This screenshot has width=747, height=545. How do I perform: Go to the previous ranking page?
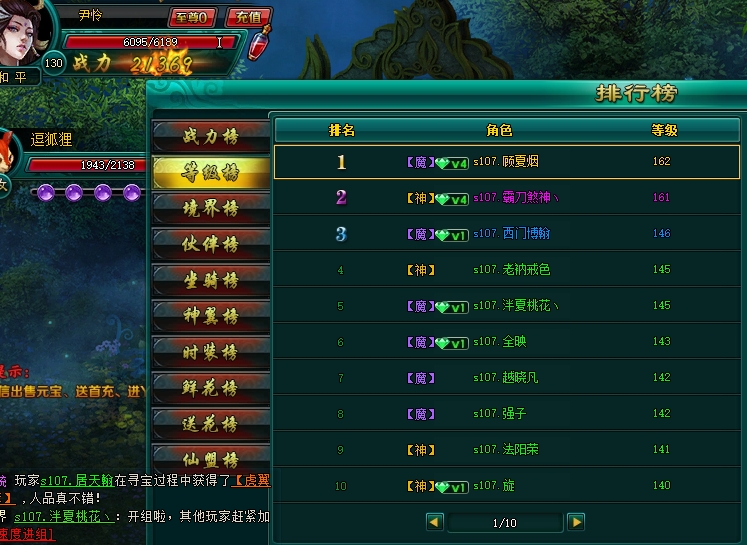[x=434, y=521]
